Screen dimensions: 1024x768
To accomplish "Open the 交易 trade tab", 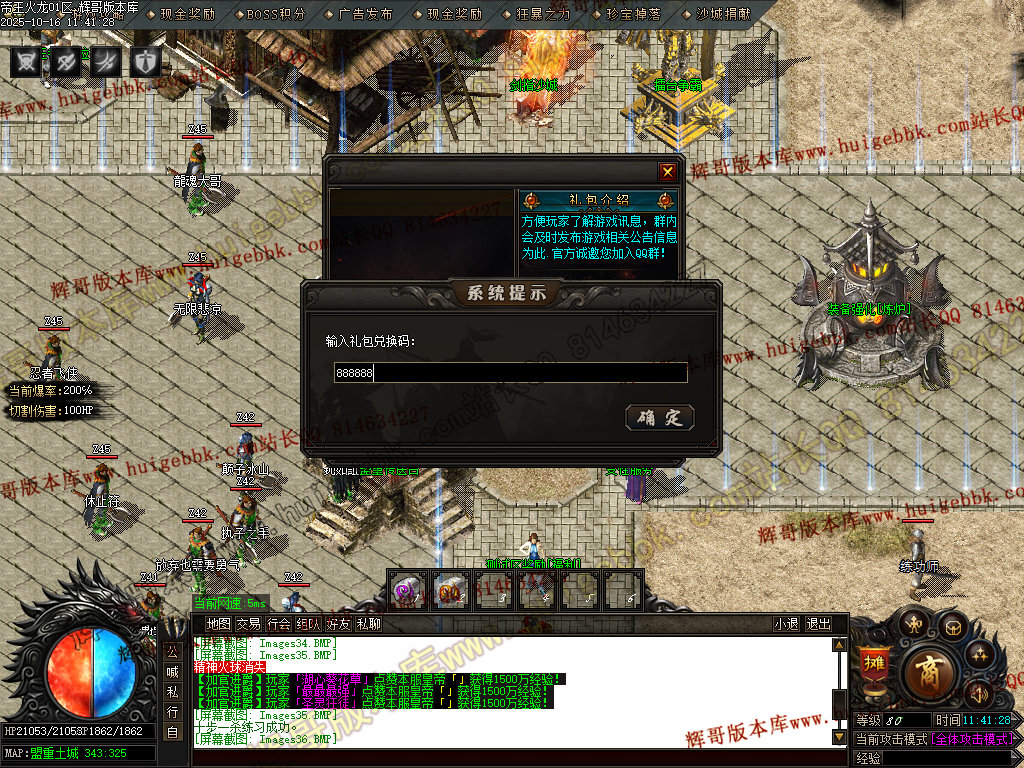I will pos(248,624).
